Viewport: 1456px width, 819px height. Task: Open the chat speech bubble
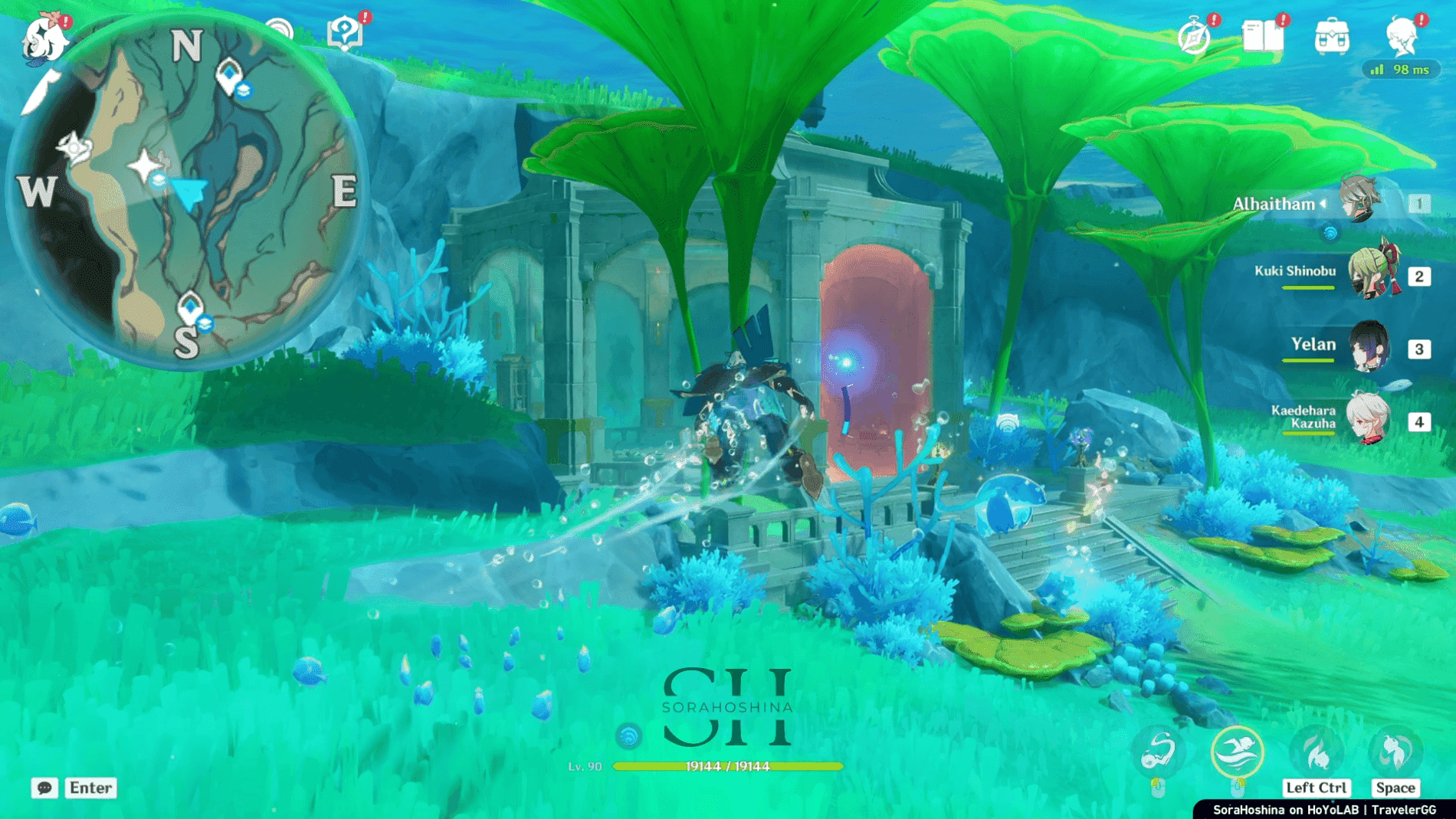[44, 788]
